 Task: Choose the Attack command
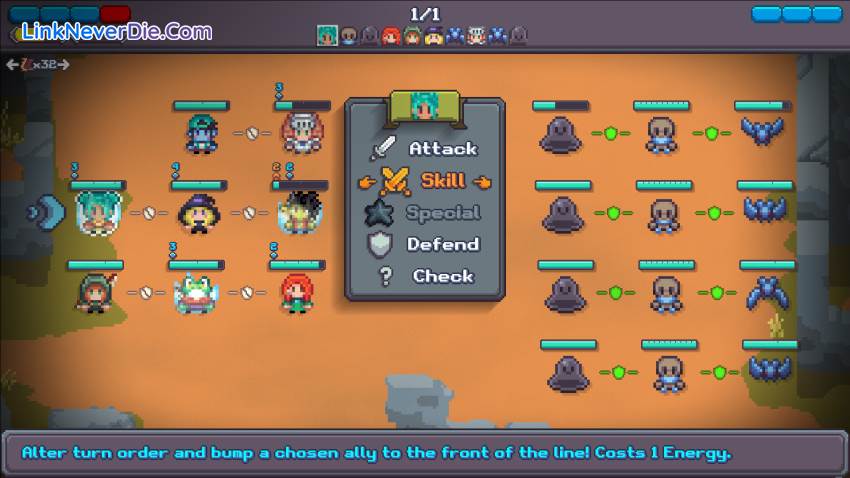point(442,148)
